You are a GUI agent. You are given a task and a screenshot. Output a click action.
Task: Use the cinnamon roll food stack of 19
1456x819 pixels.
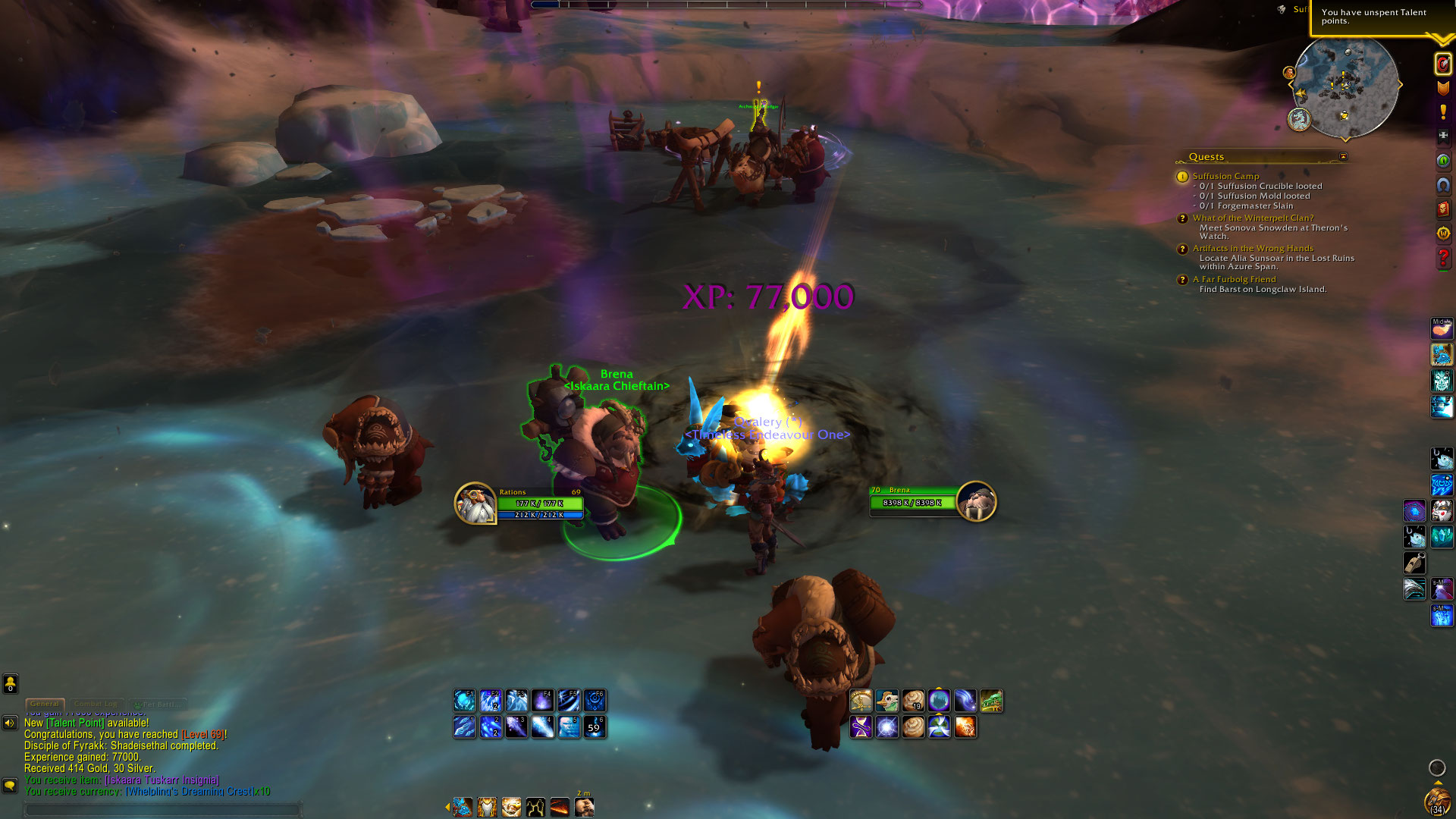pyautogui.click(x=913, y=701)
